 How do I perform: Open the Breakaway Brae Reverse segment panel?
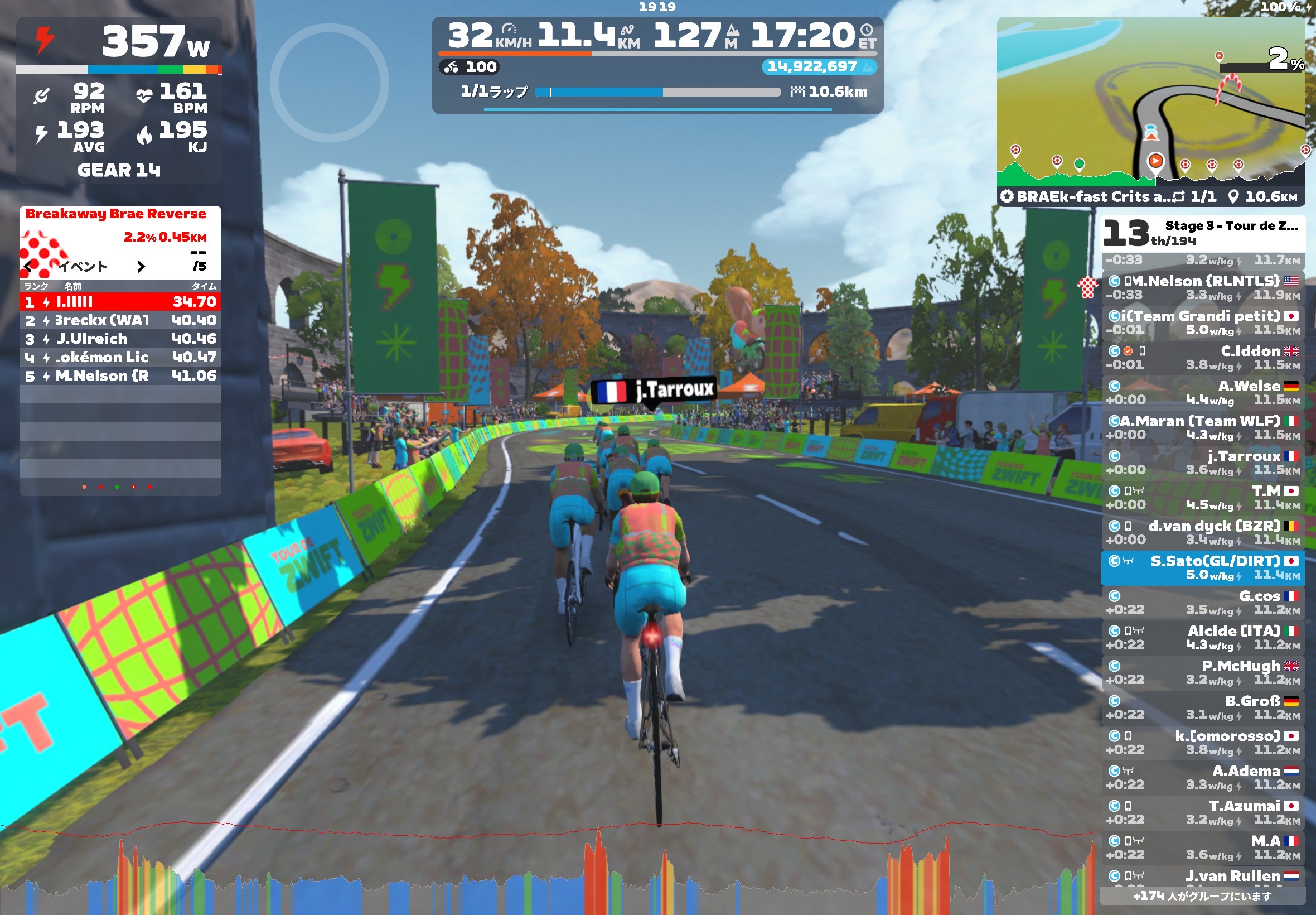[116, 214]
